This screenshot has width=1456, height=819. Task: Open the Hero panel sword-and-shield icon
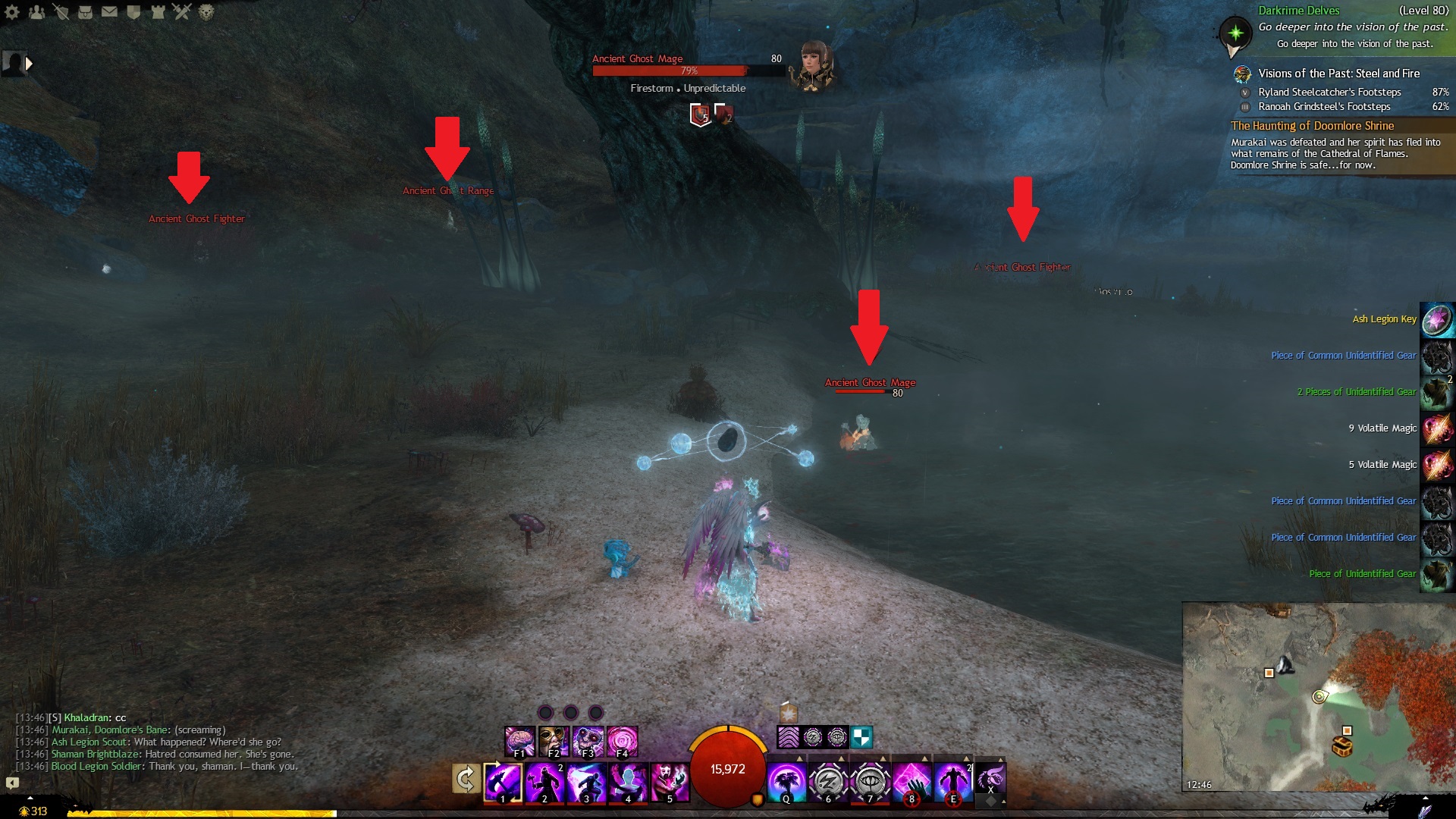(61, 12)
